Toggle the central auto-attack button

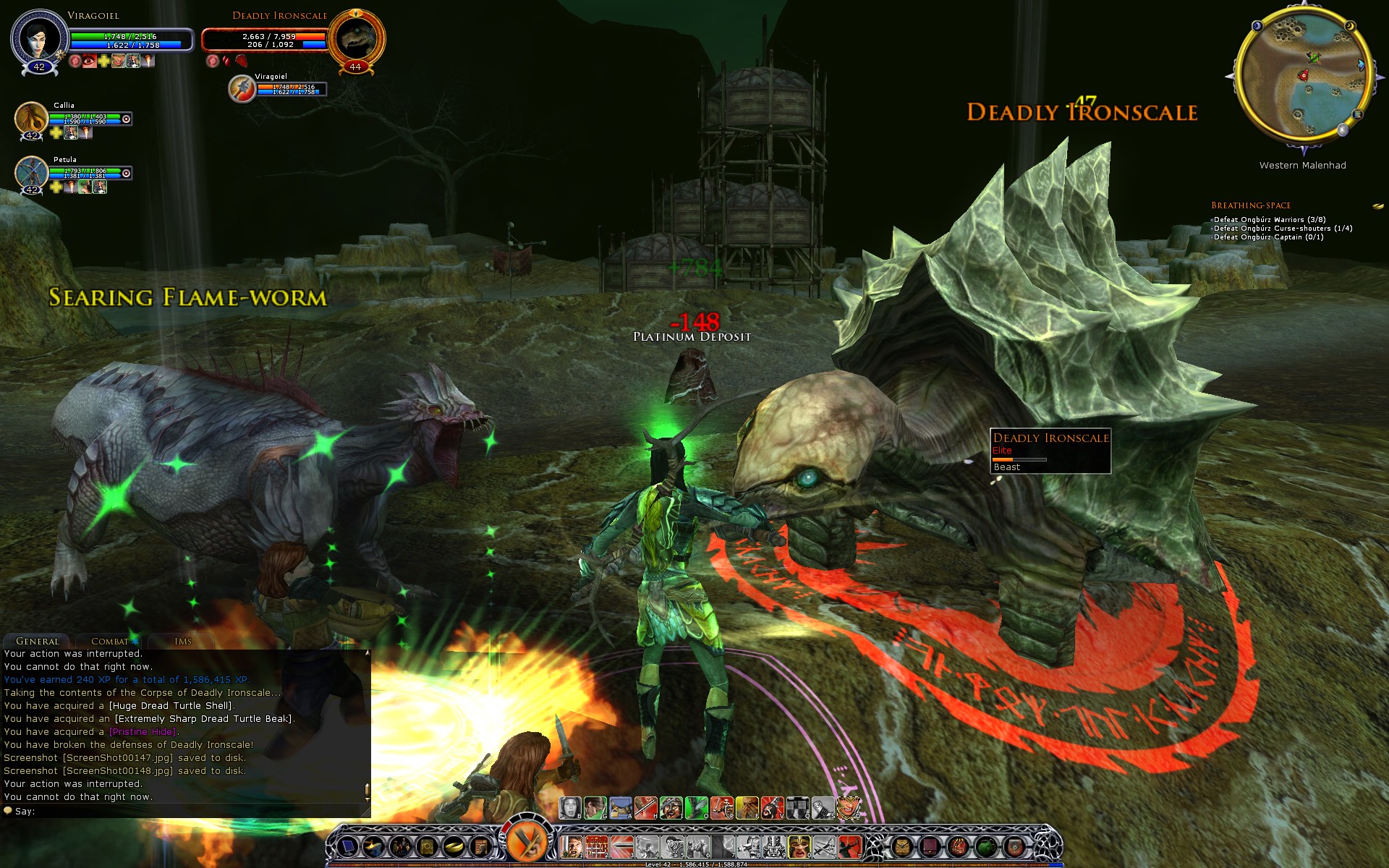pyautogui.click(x=527, y=841)
